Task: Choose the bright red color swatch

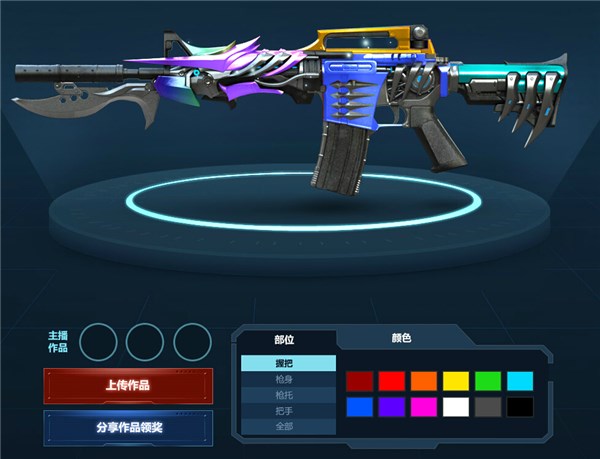Action: 392,381
